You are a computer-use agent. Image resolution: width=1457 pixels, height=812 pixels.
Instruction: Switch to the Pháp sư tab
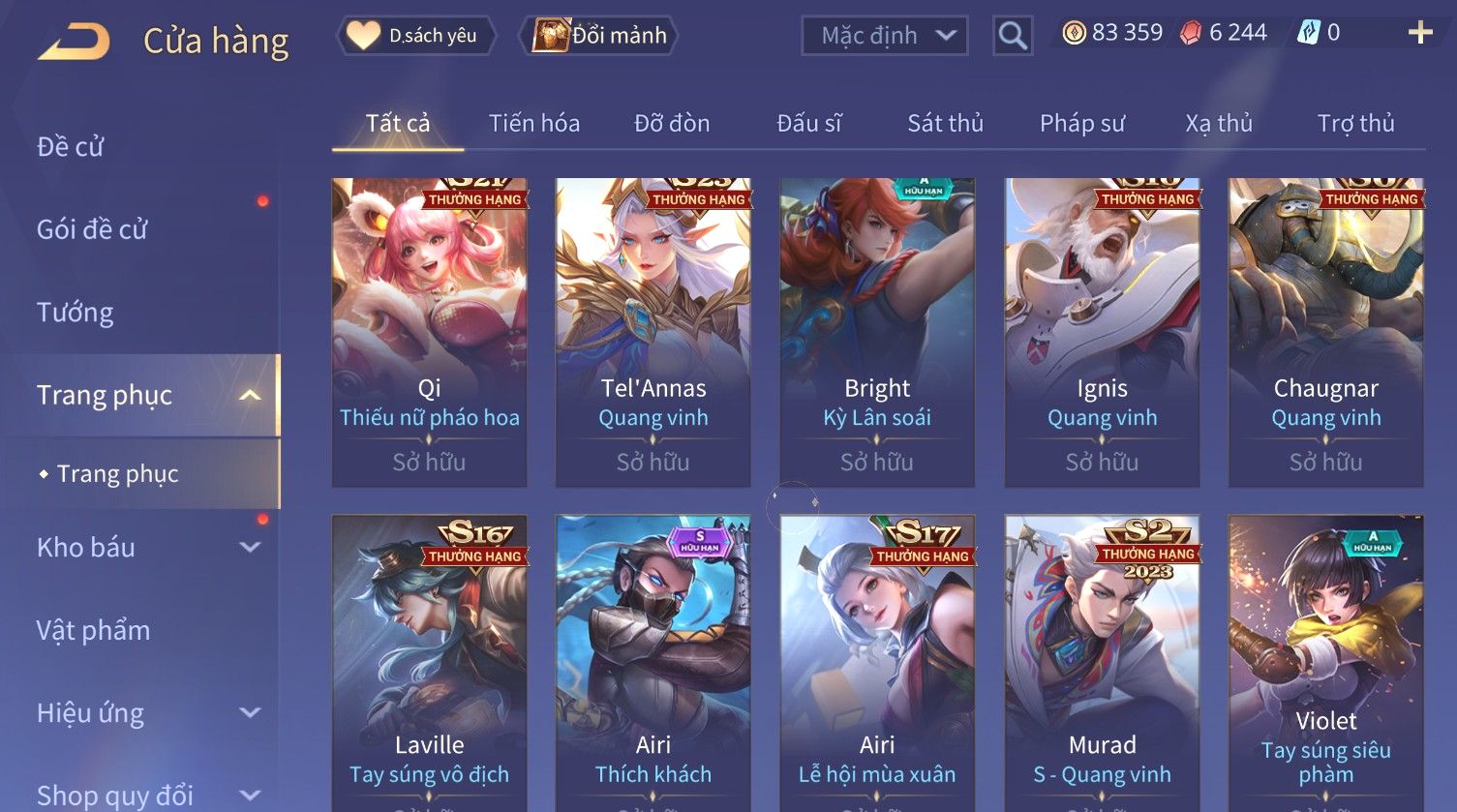[1082, 124]
